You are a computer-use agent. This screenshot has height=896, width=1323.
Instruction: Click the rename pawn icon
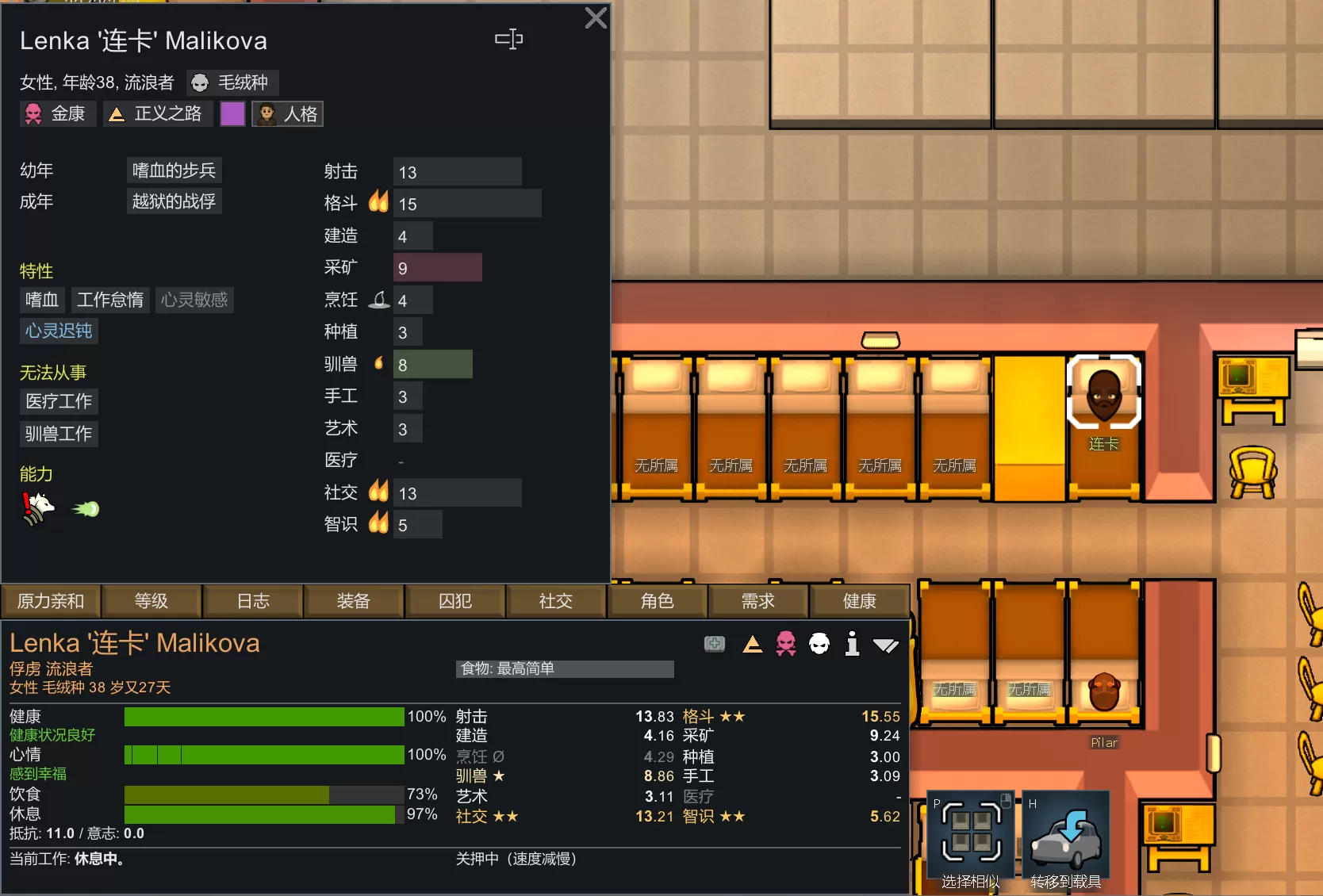pos(508,39)
